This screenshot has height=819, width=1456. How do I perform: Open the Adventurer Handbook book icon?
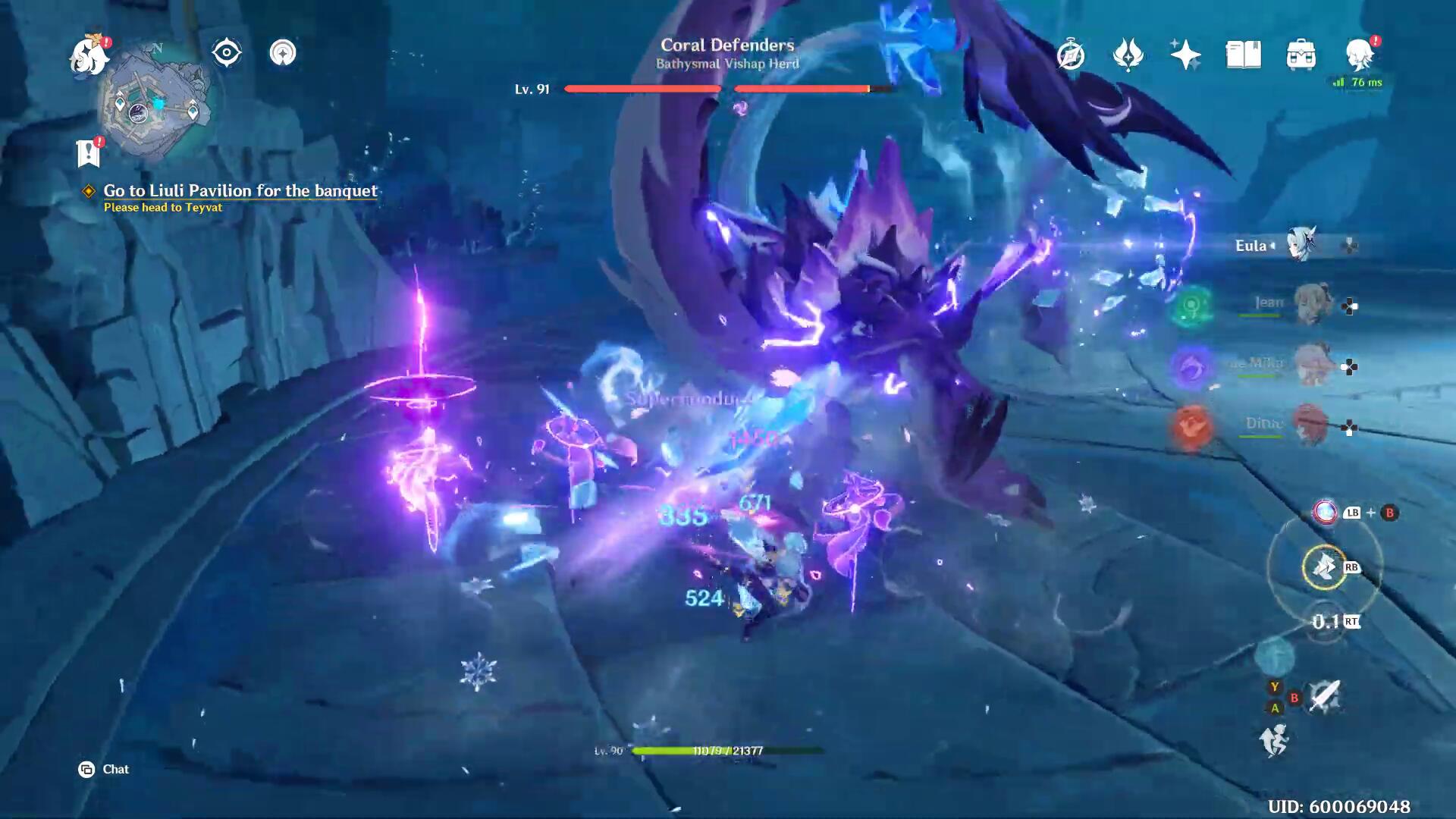point(1243,55)
